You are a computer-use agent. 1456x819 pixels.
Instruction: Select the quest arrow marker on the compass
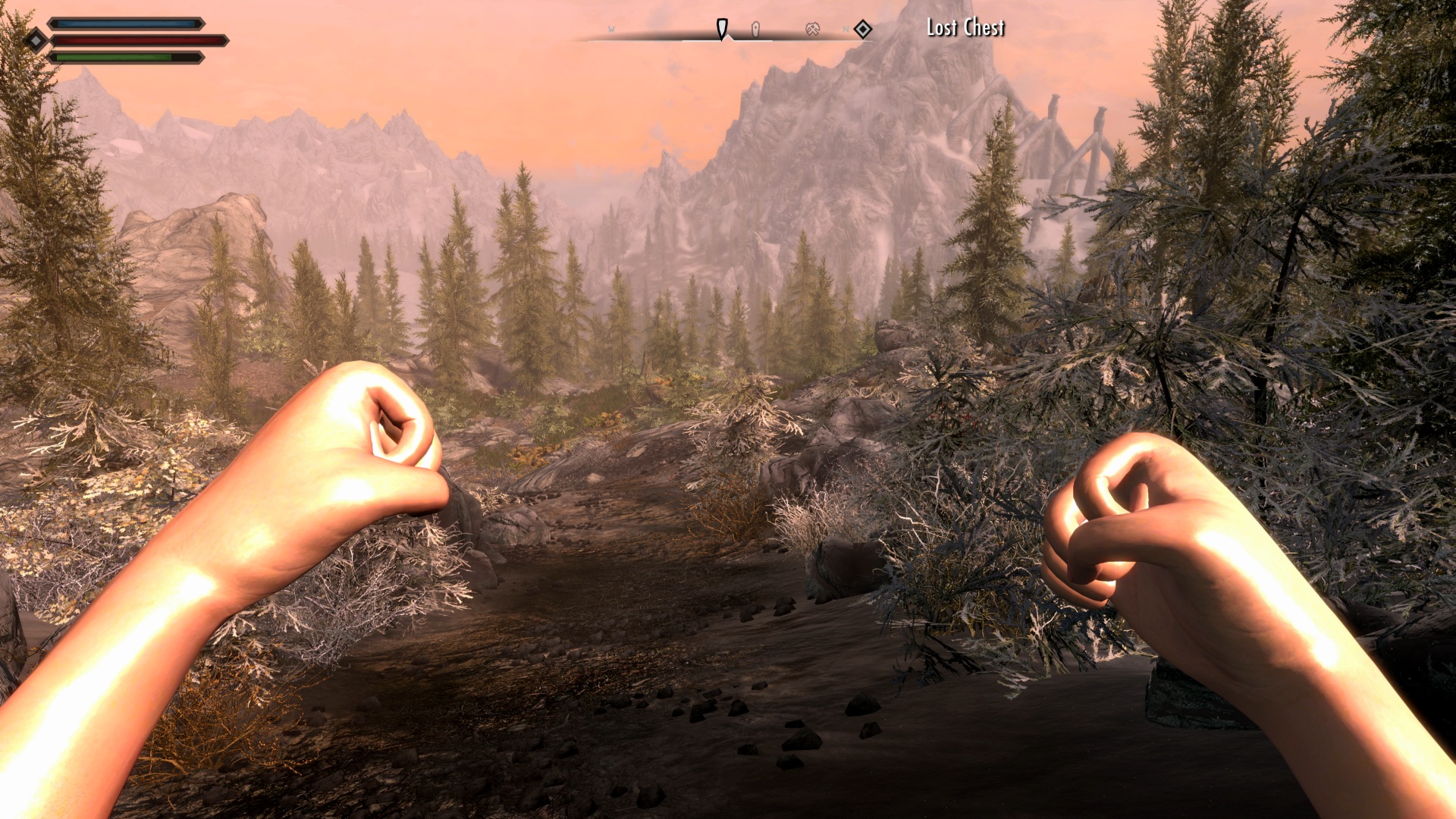pos(722,29)
